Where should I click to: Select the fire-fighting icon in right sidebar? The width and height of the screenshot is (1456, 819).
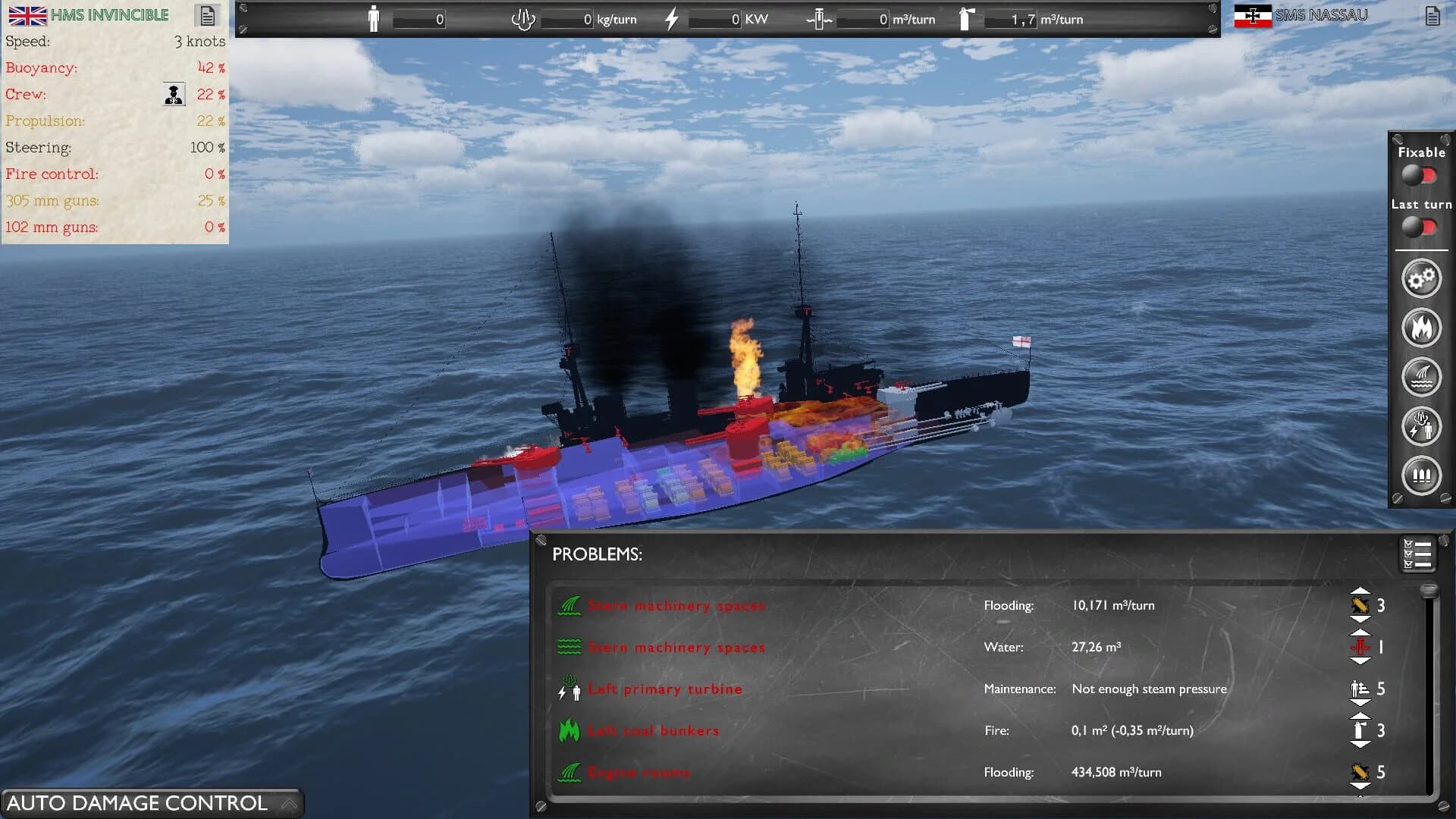coord(1422,328)
